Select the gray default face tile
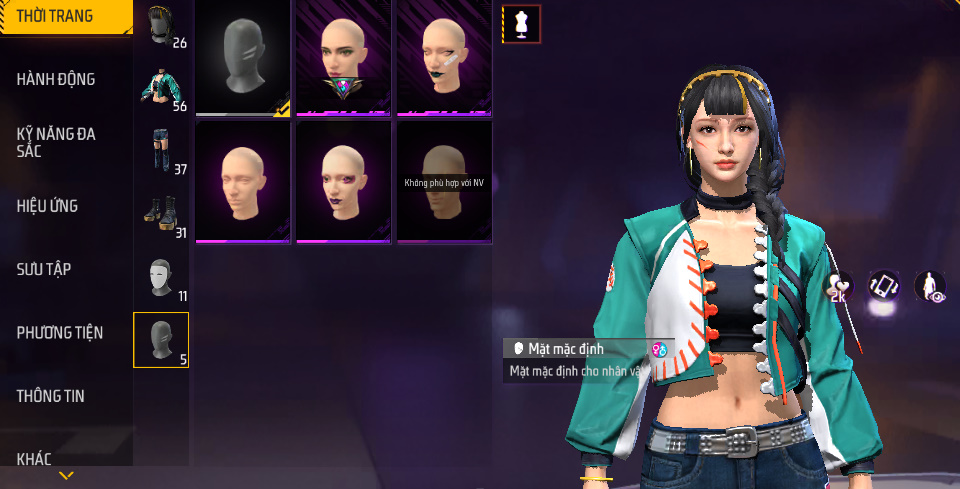Screen dimensions: 960x489 (x=243, y=56)
